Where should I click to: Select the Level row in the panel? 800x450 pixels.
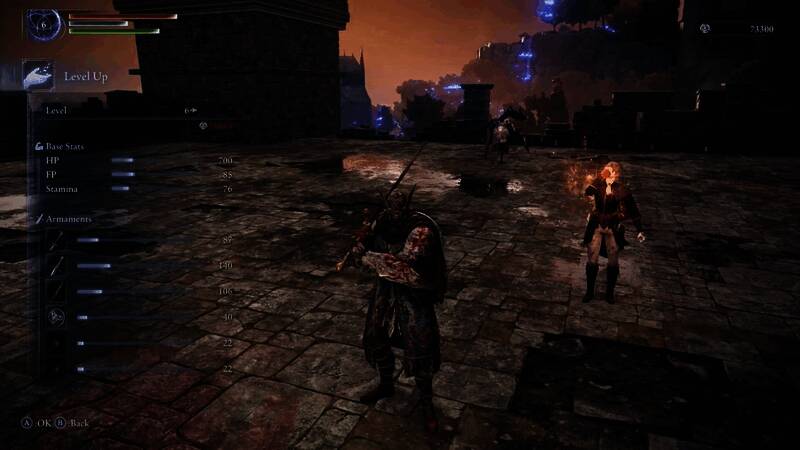tap(120, 111)
